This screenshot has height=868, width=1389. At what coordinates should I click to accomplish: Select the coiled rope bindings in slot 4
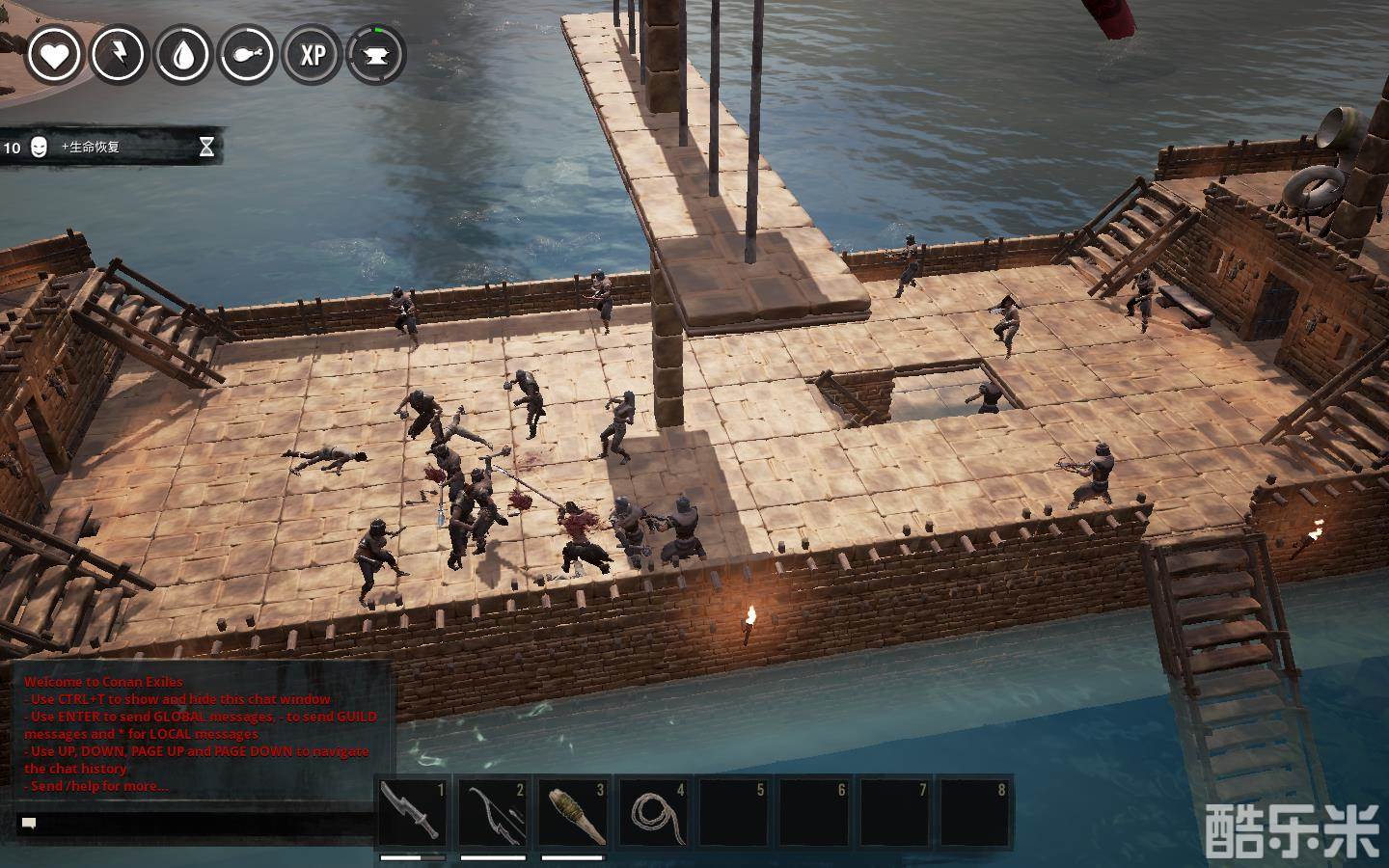click(x=656, y=812)
